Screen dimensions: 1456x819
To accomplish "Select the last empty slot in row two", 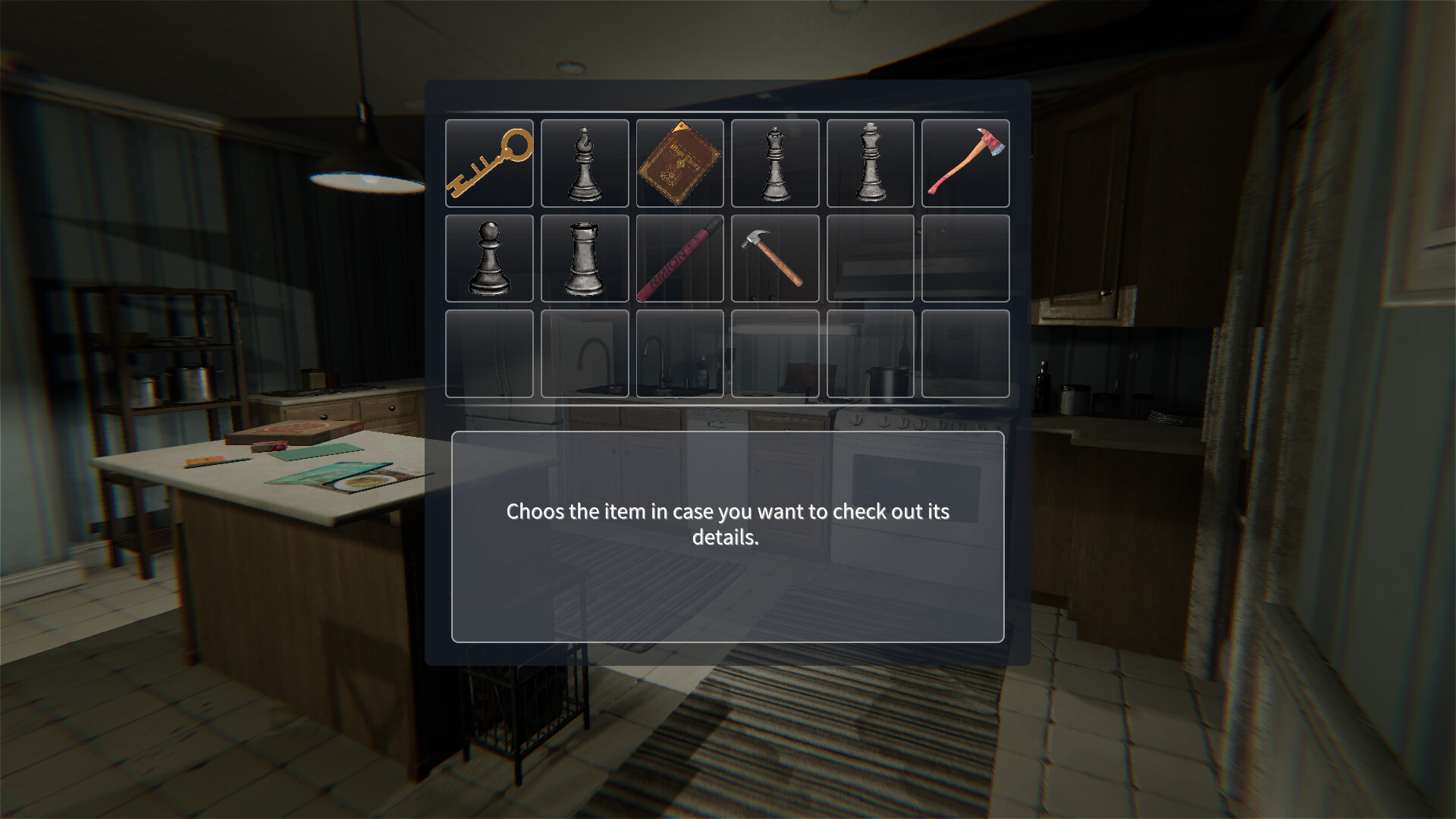I will click(965, 258).
